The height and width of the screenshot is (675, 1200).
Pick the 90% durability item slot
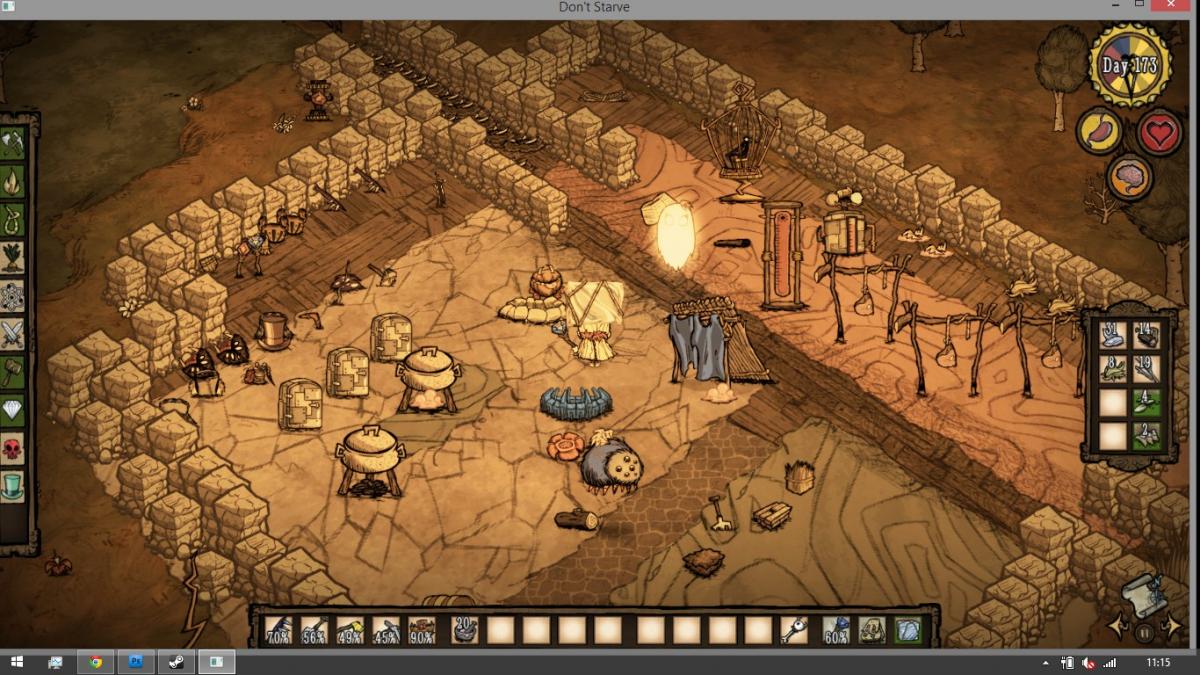pos(421,630)
